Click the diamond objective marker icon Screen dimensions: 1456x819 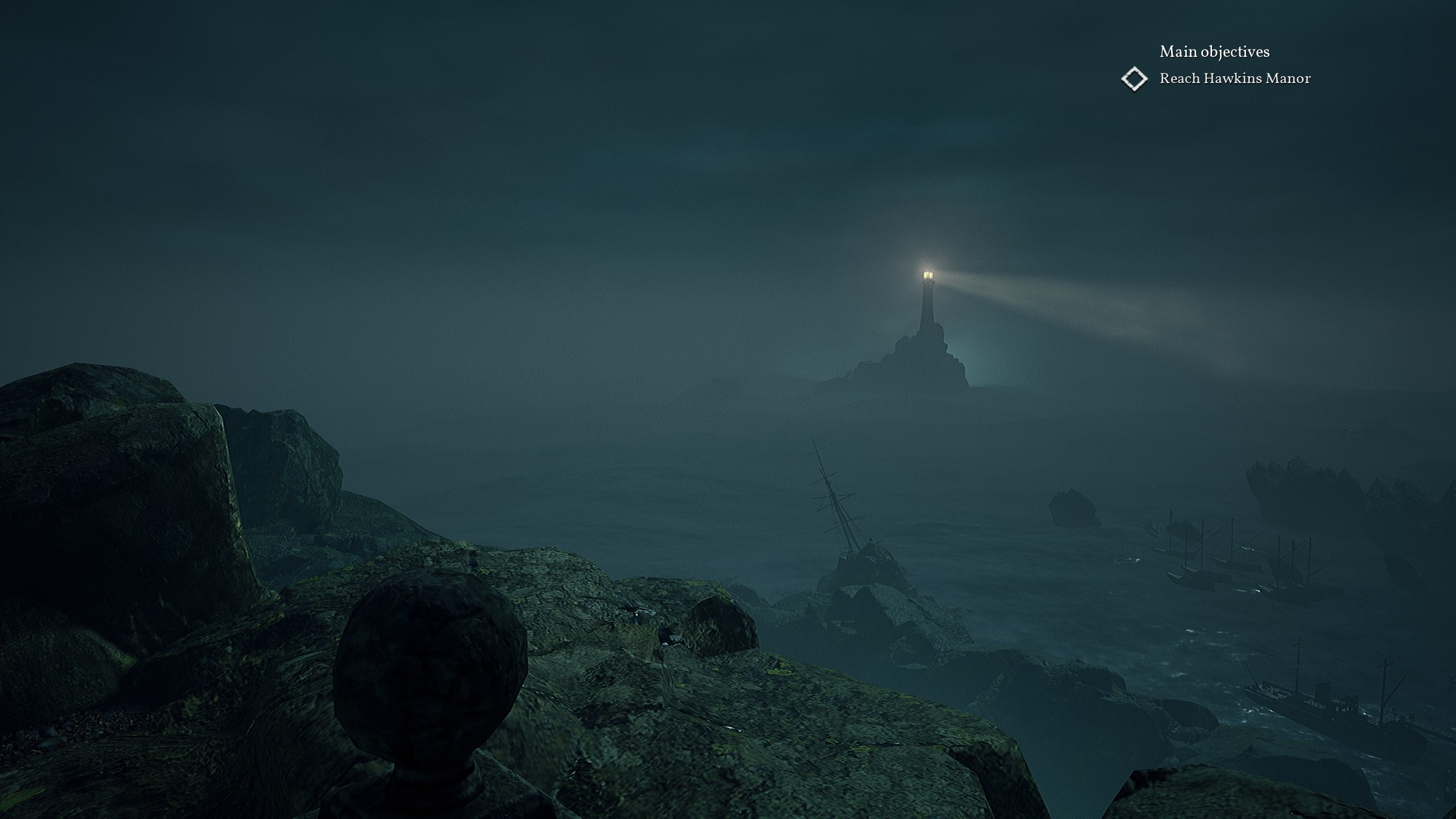[1134, 78]
